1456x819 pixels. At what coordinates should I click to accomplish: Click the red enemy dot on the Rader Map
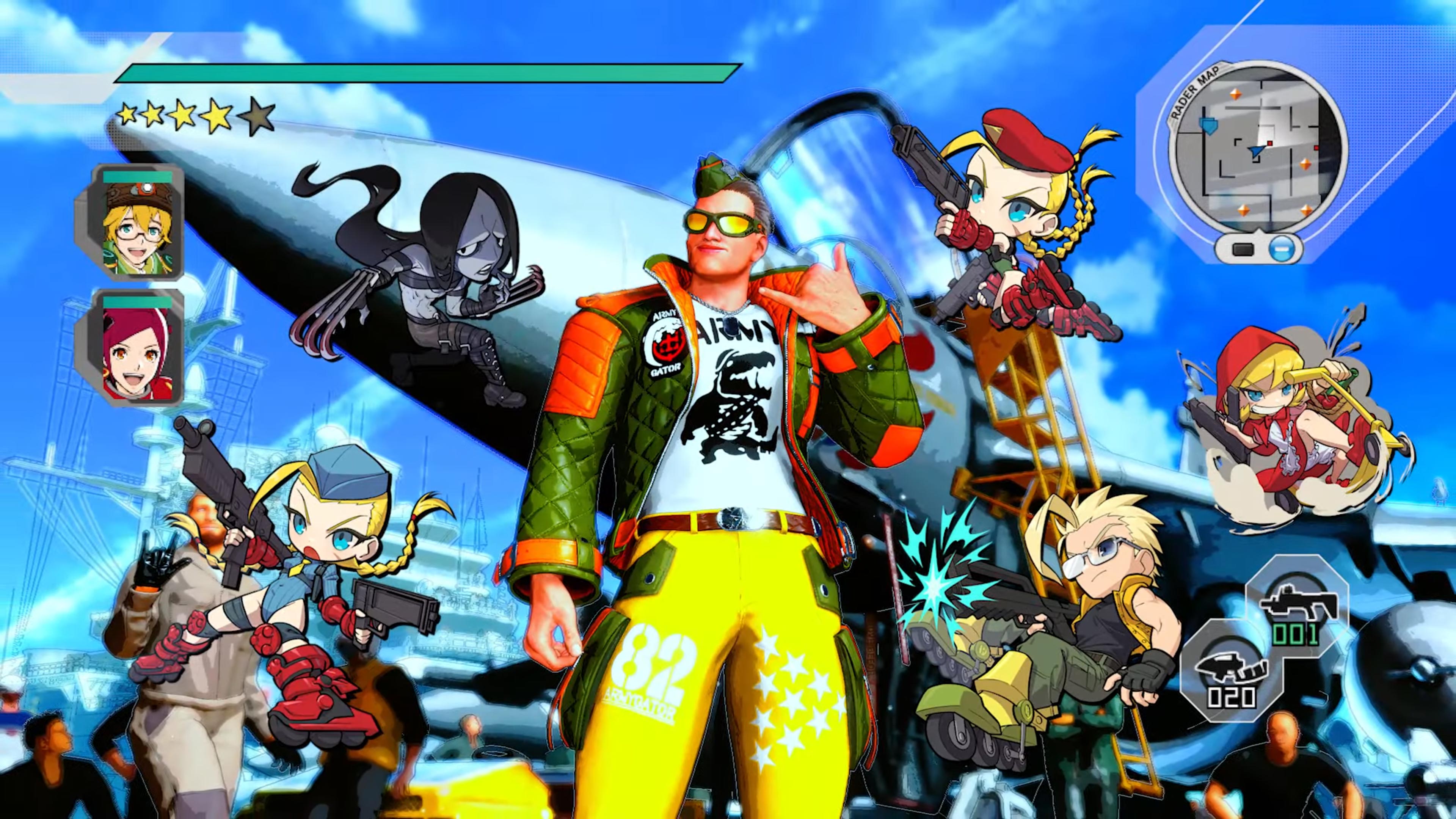click(x=1269, y=144)
